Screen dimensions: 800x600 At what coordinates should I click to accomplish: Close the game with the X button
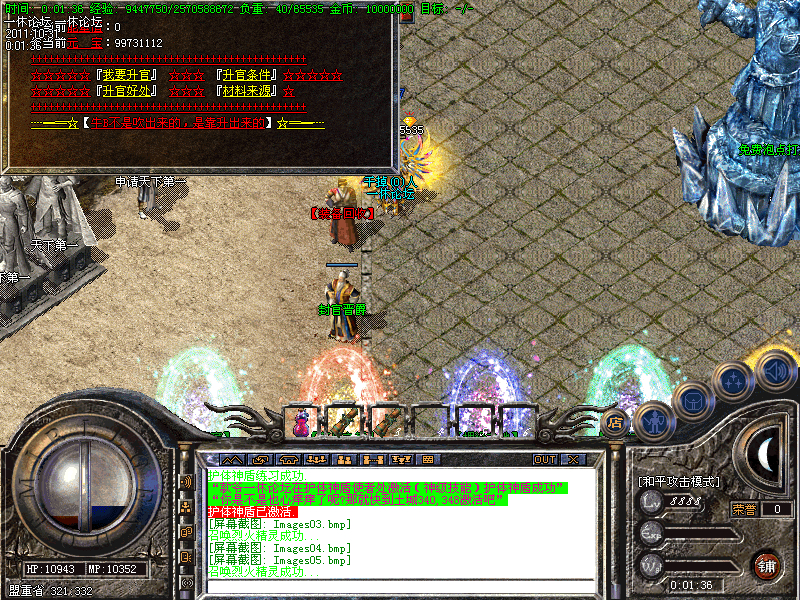click(x=573, y=459)
